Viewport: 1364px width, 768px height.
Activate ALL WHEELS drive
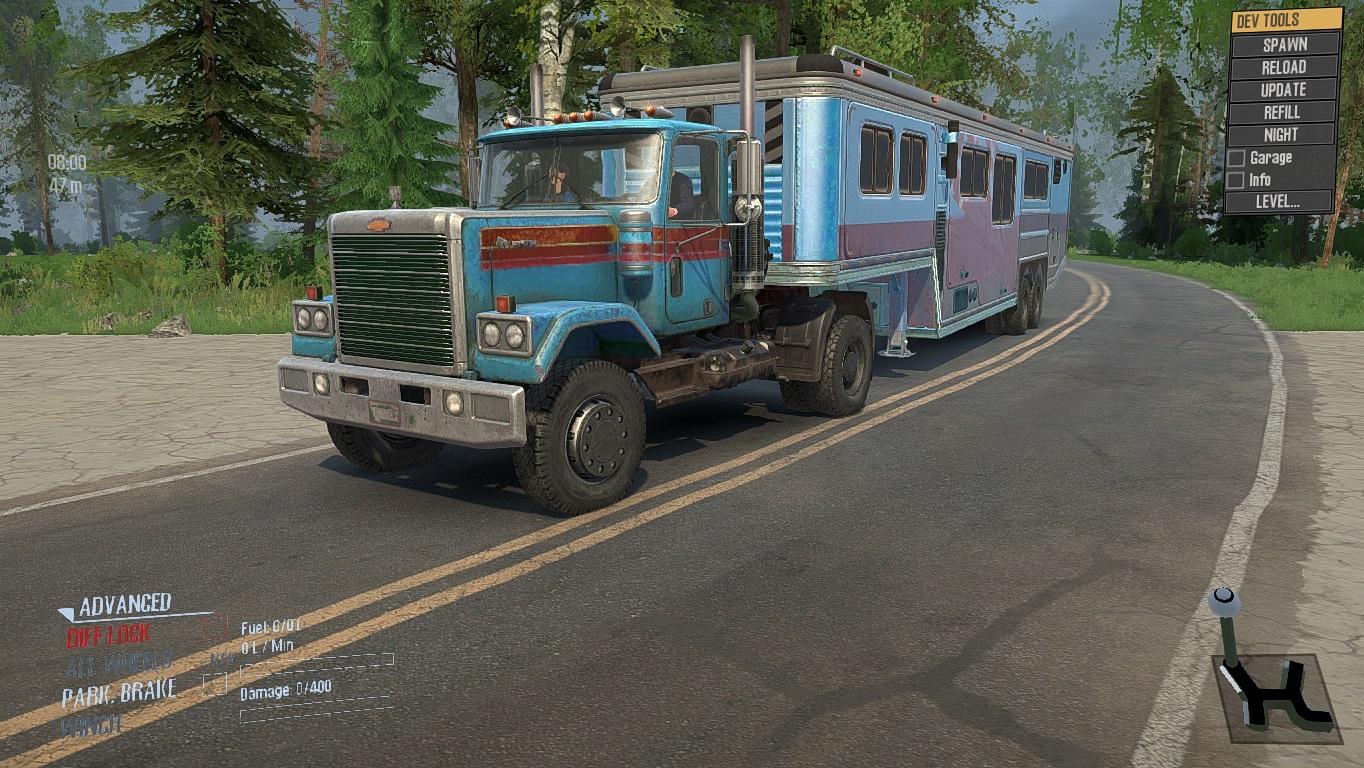click(118, 662)
